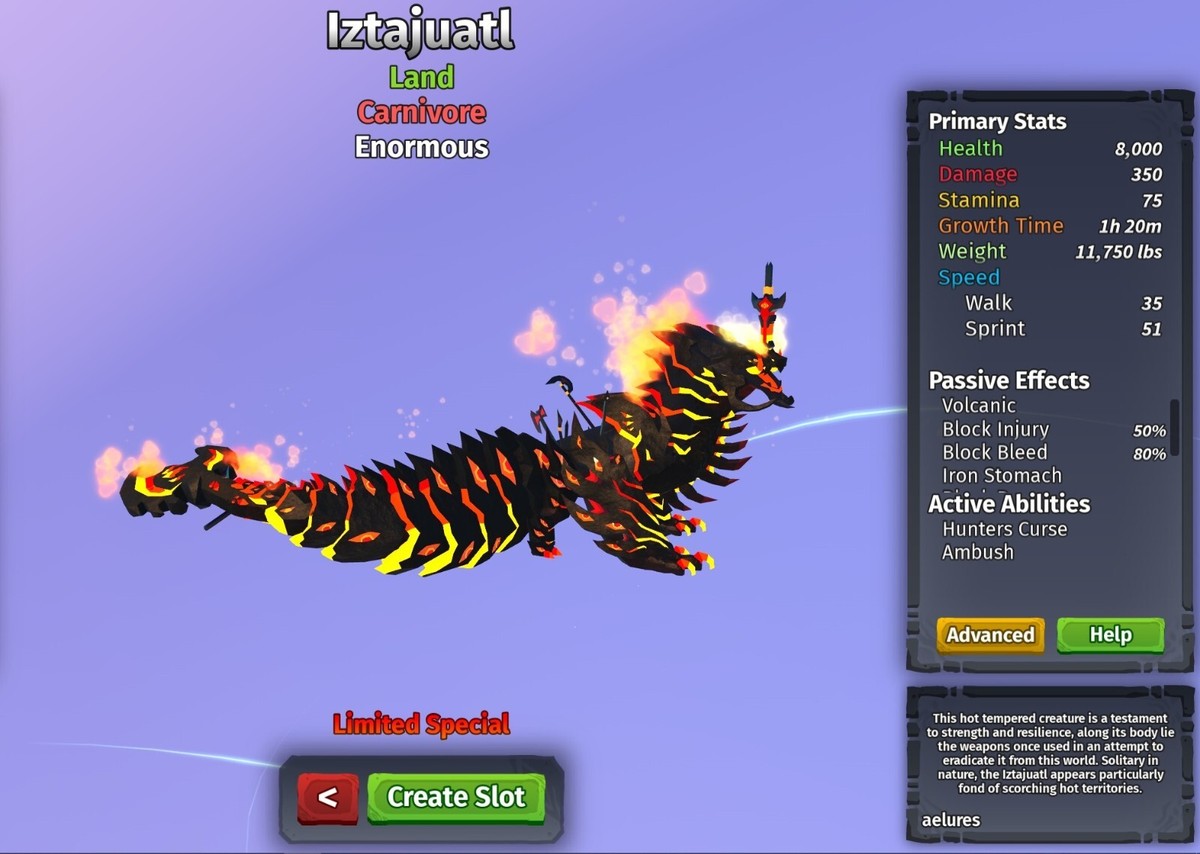
Task: Click the green Create Slot button
Action: (x=456, y=797)
